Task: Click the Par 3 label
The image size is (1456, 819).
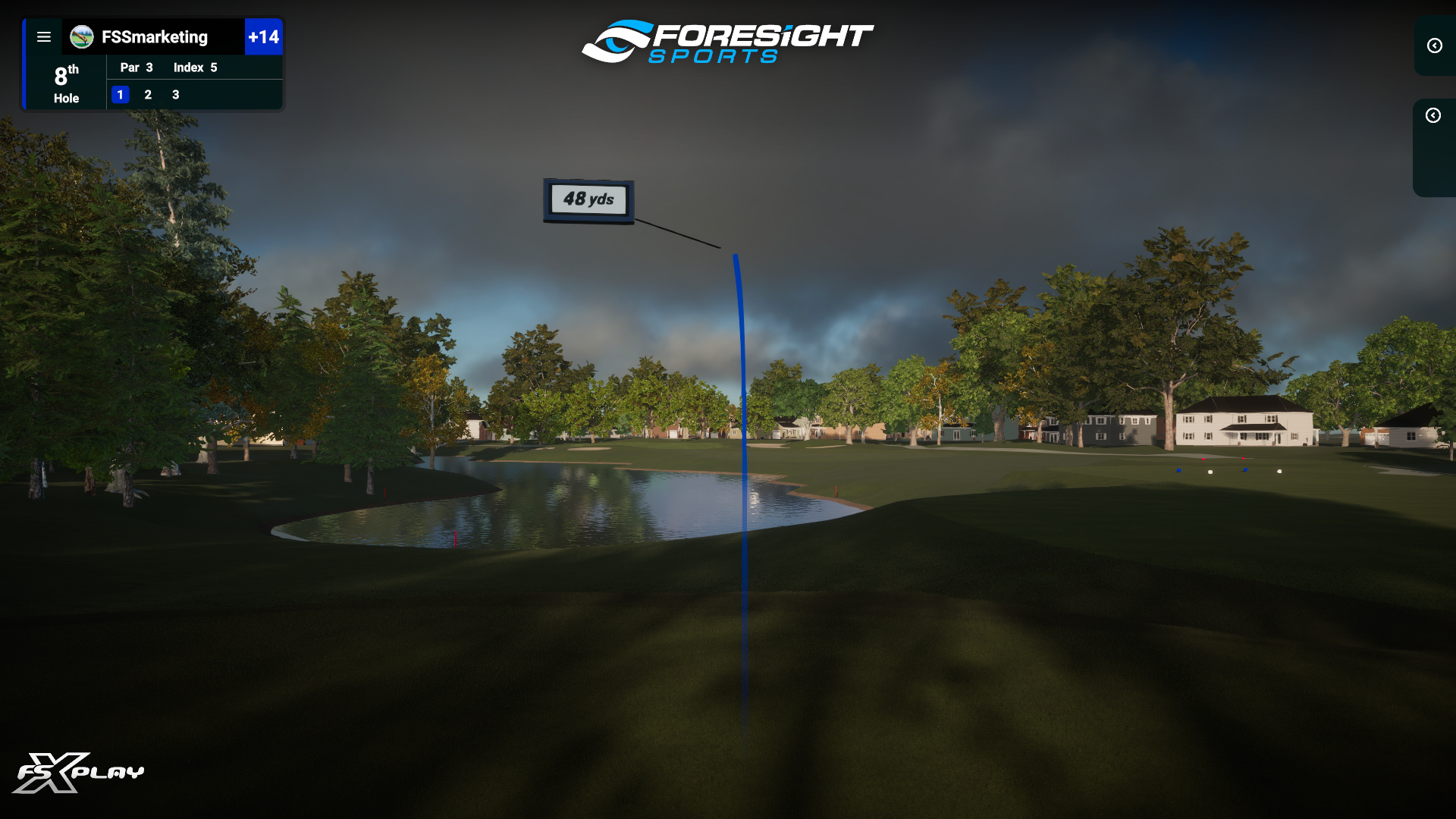Action: pos(135,67)
